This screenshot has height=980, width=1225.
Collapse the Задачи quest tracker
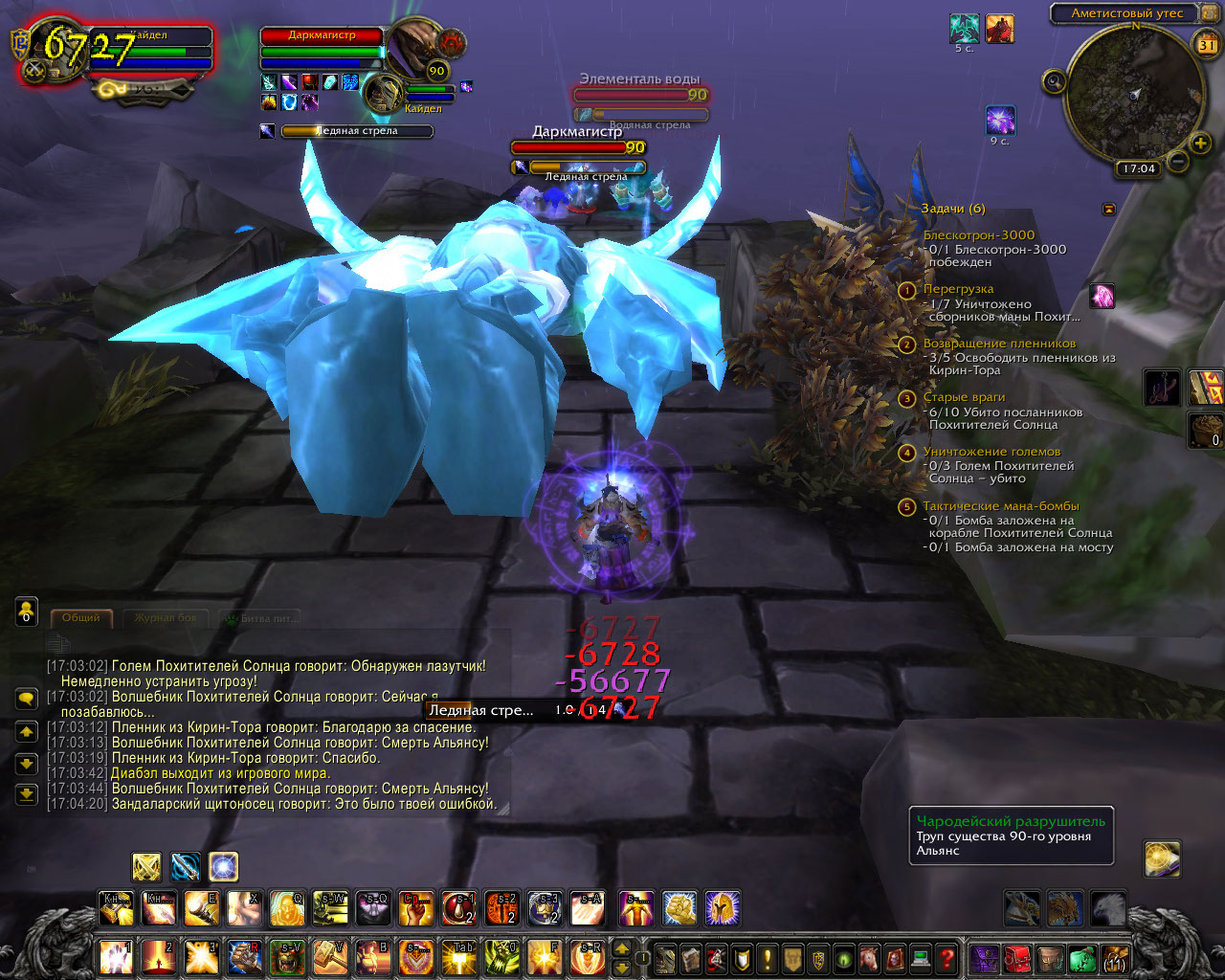point(1109,209)
